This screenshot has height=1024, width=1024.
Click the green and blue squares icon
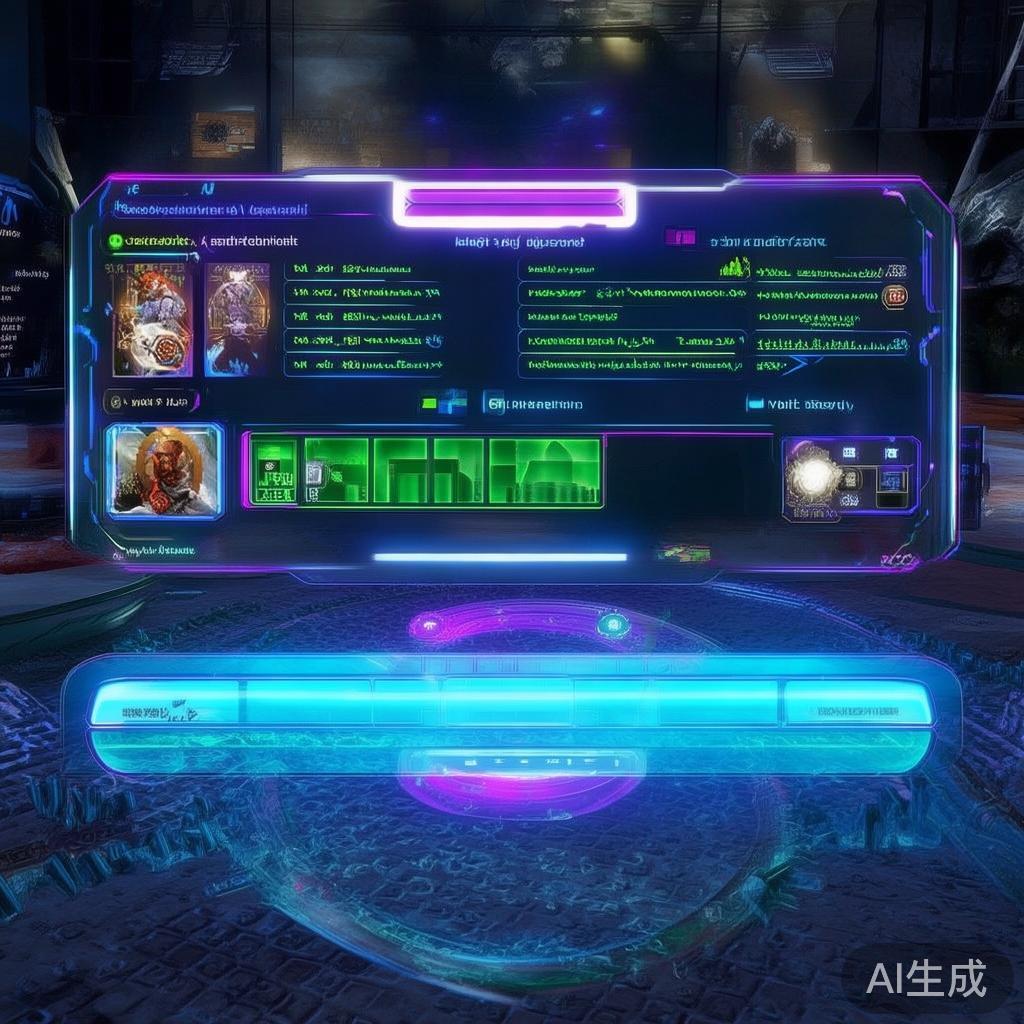(444, 402)
